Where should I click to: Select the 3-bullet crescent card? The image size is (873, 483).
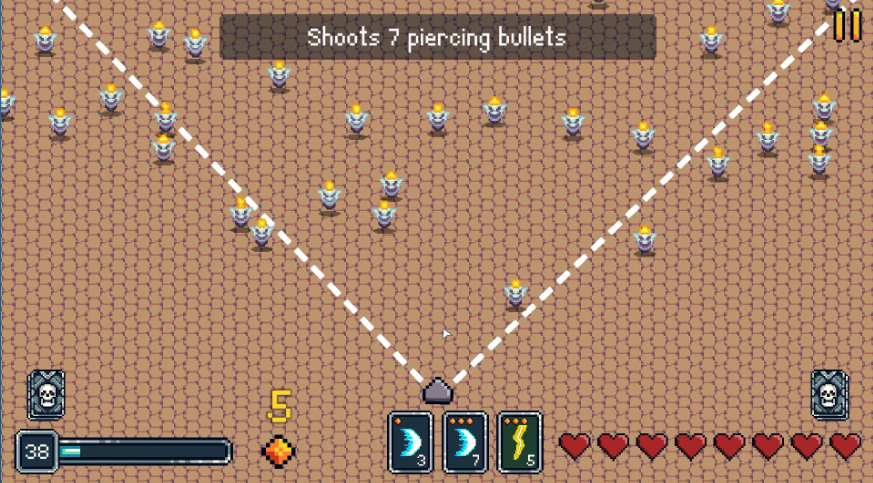[x=410, y=441]
